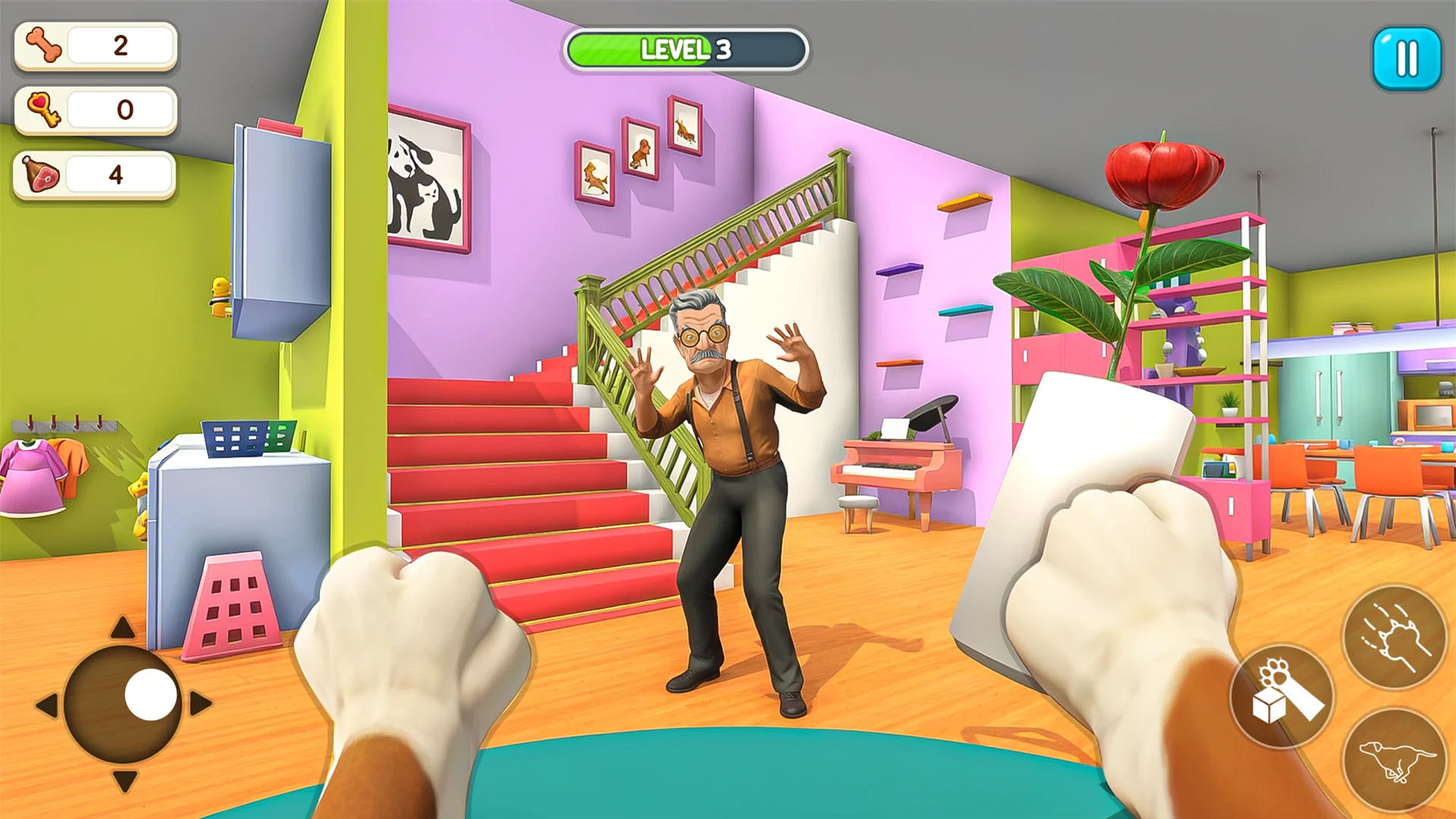
Task: Tap the joystick's down arrow
Action: pos(124,780)
